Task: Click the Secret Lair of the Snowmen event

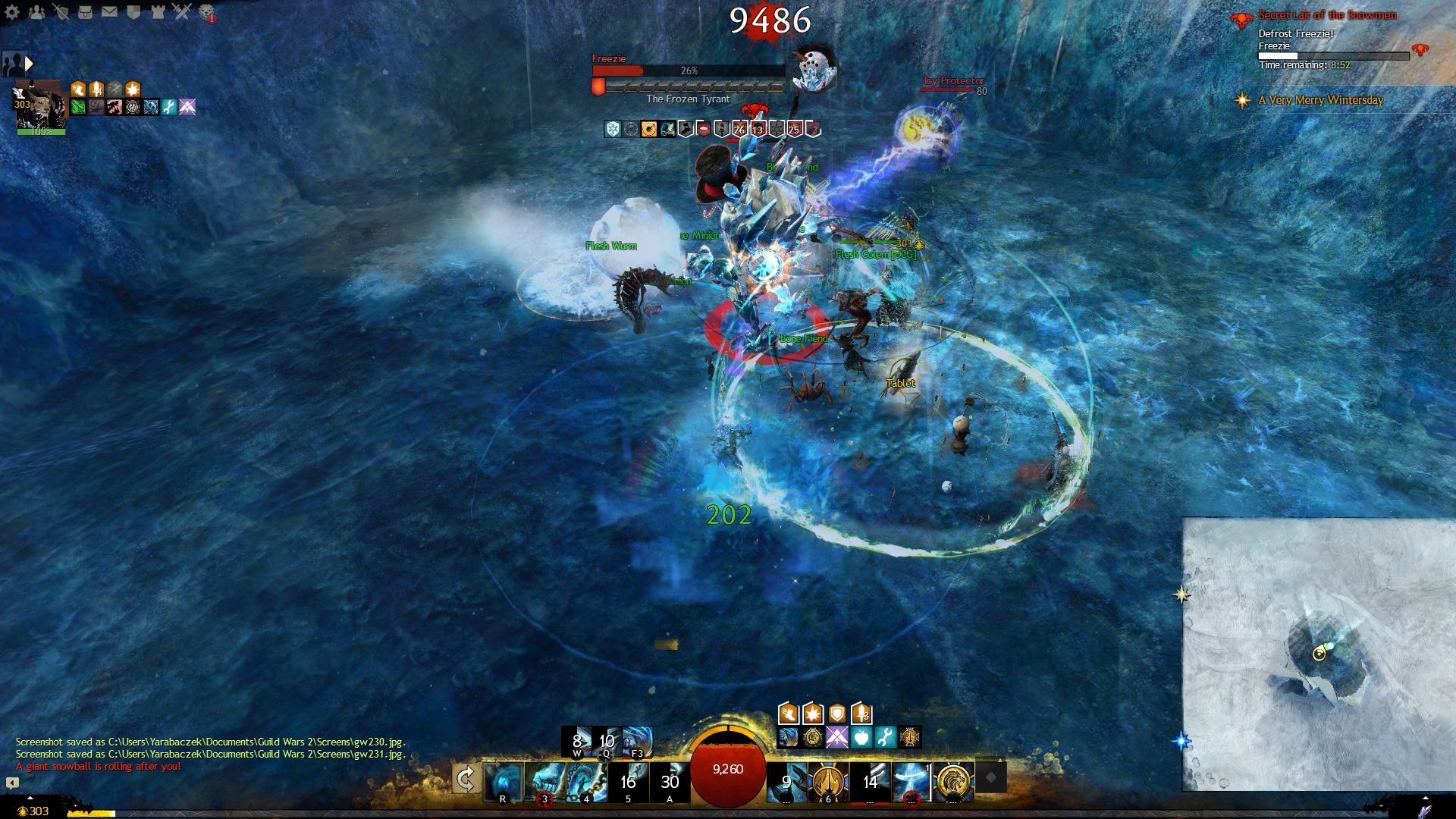Action: coord(1326,15)
